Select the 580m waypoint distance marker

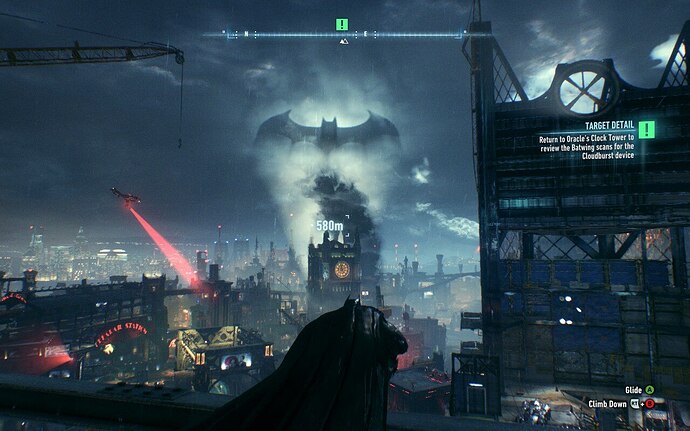tap(330, 226)
